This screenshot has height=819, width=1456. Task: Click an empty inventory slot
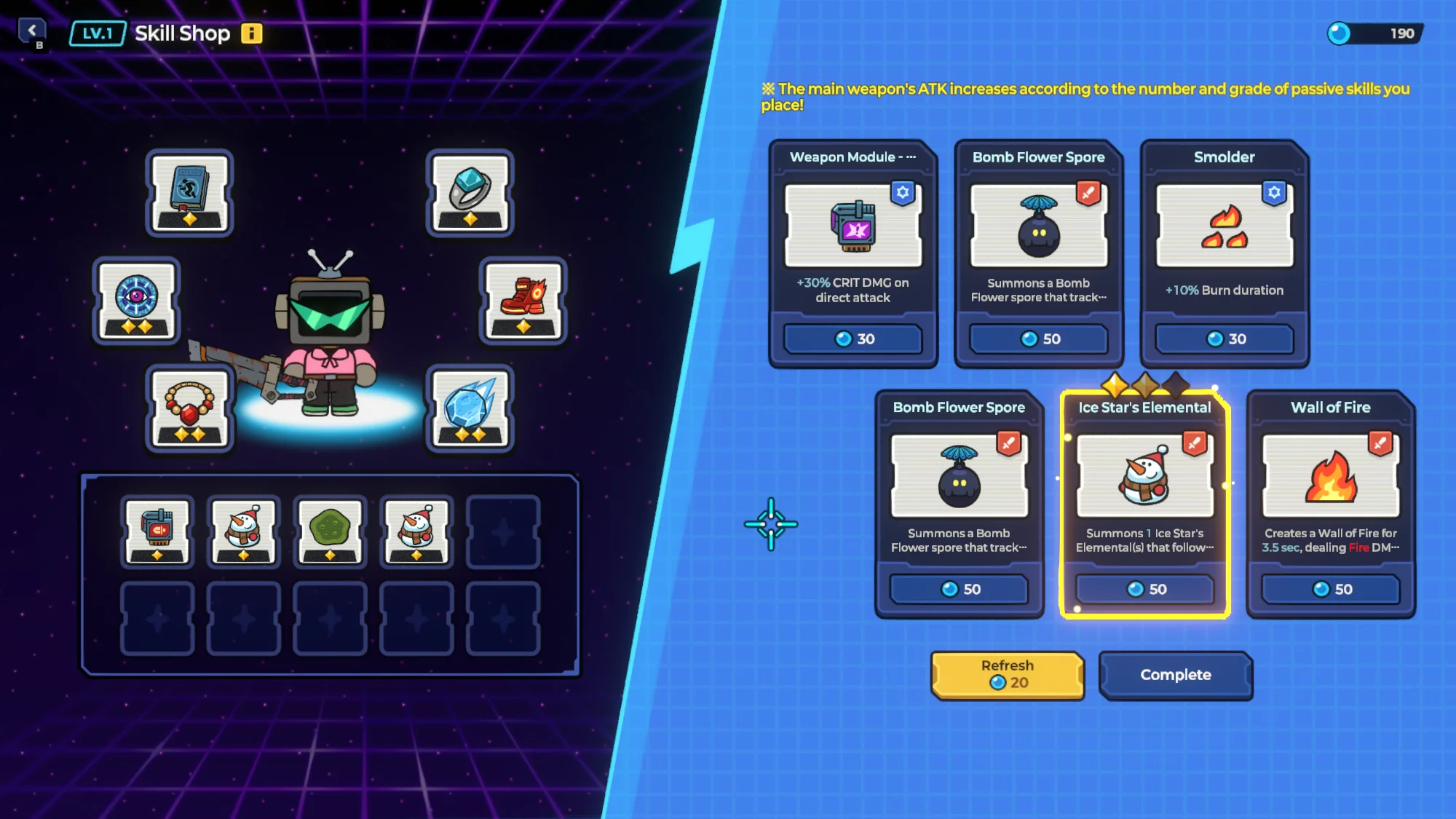[502, 531]
